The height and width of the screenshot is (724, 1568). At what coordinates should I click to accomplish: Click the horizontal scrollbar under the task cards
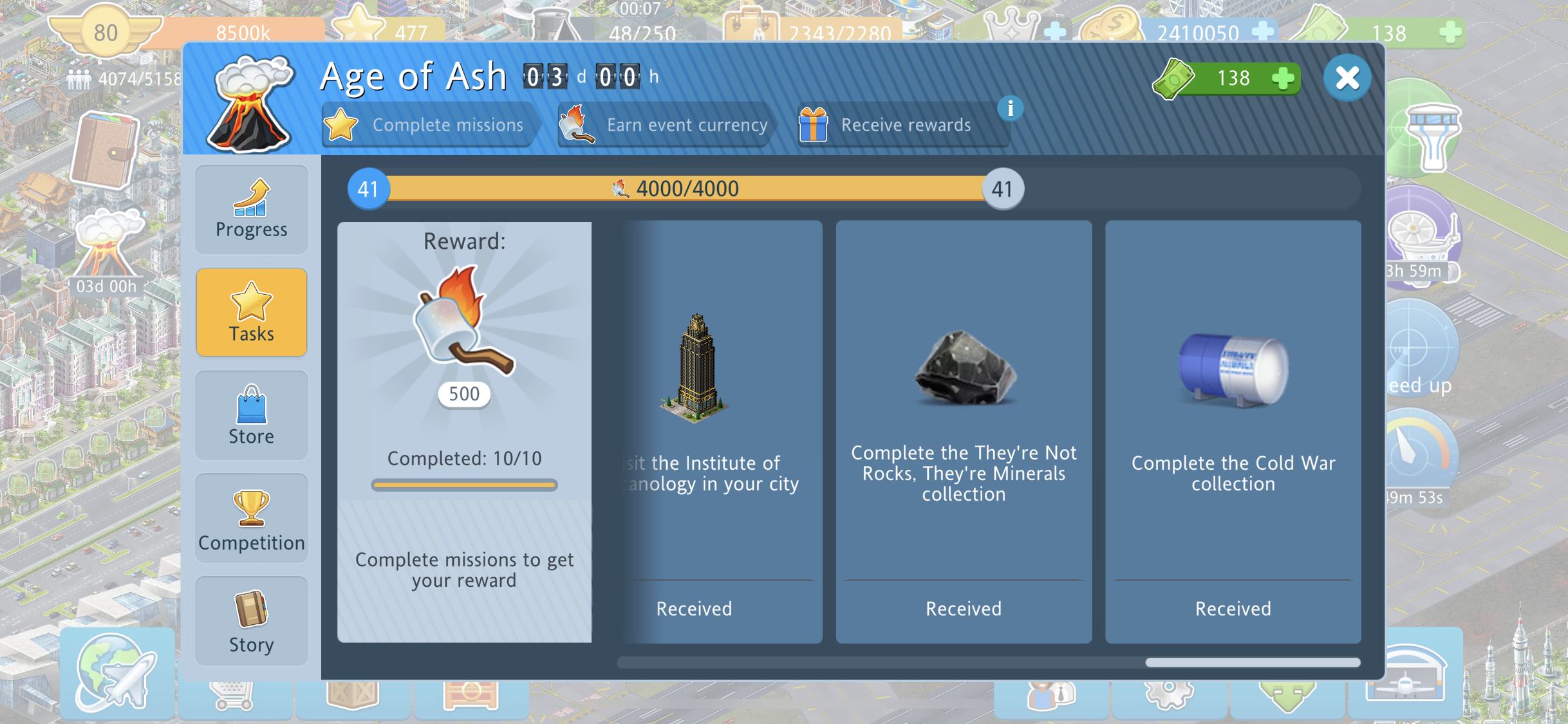point(988,662)
